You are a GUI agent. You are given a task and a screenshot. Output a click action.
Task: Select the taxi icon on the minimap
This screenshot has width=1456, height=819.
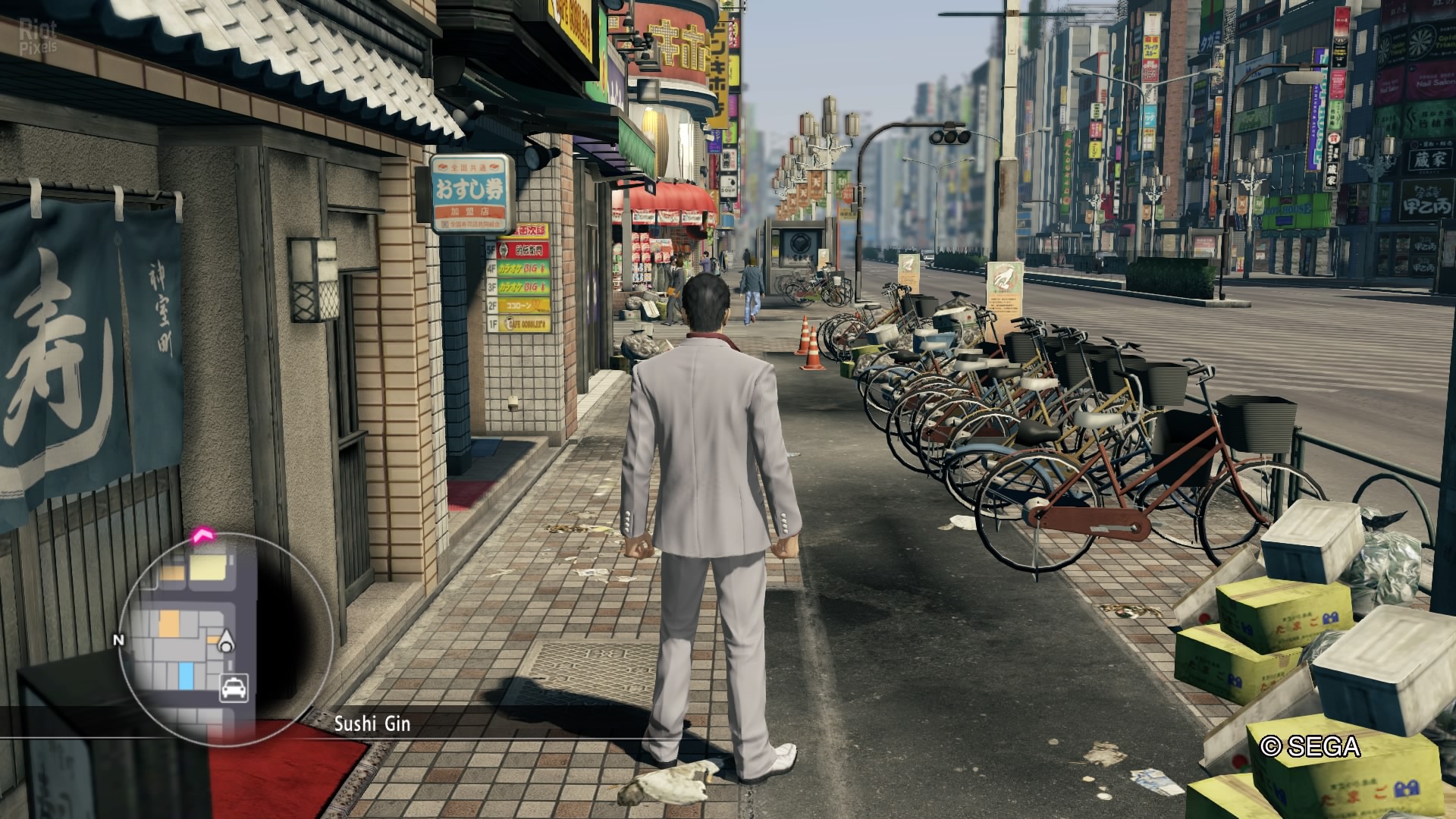coord(234,688)
